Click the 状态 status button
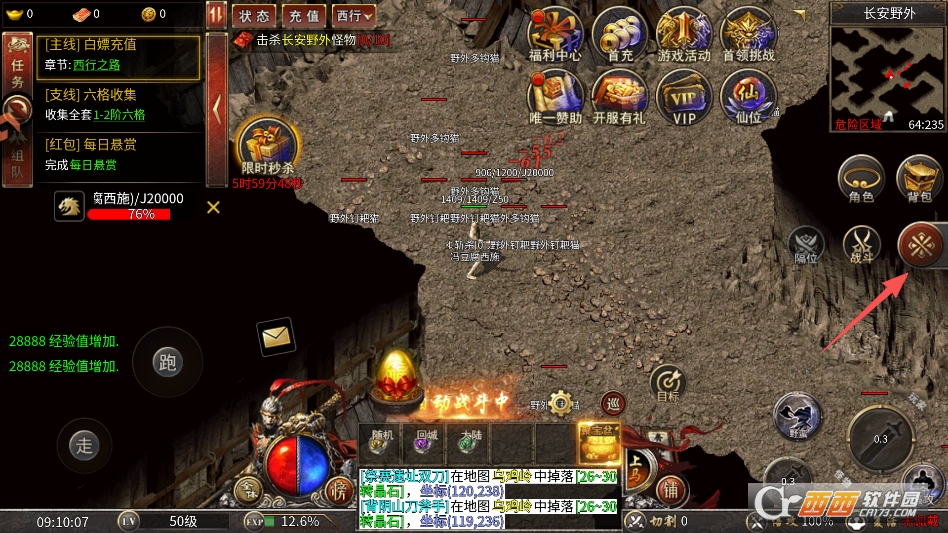The width and height of the screenshot is (948, 533). click(x=254, y=16)
